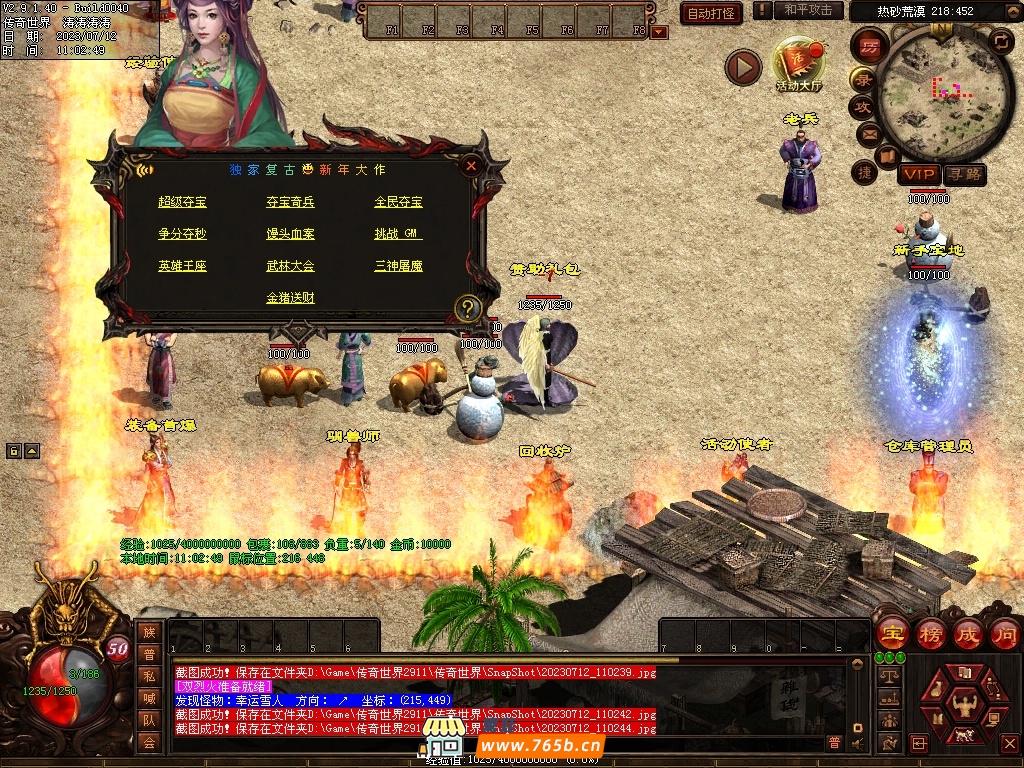Screen dimensions: 1024x768
Task: Open the 金猪送财 event link
Action: (x=290, y=298)
